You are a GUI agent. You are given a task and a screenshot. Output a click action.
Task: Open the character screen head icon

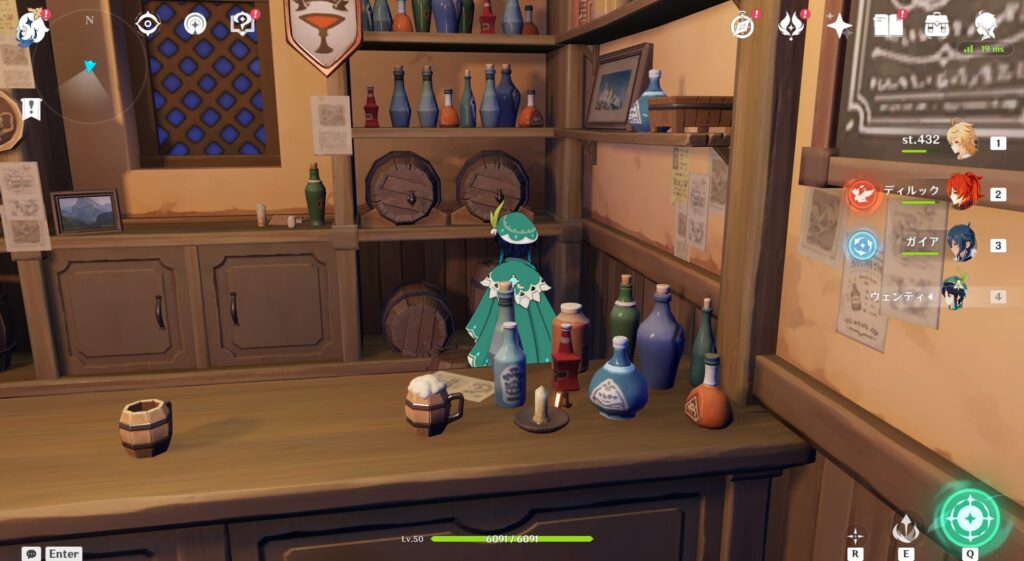click(x=985, y=26)
